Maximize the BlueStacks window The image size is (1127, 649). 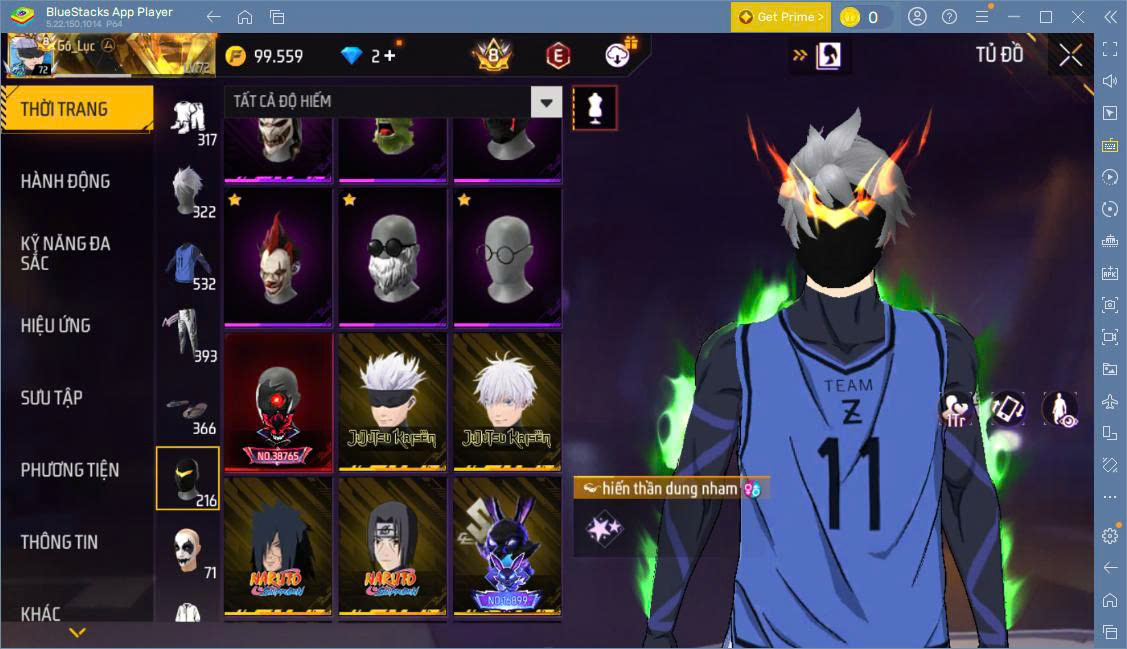pos(1046,17)
